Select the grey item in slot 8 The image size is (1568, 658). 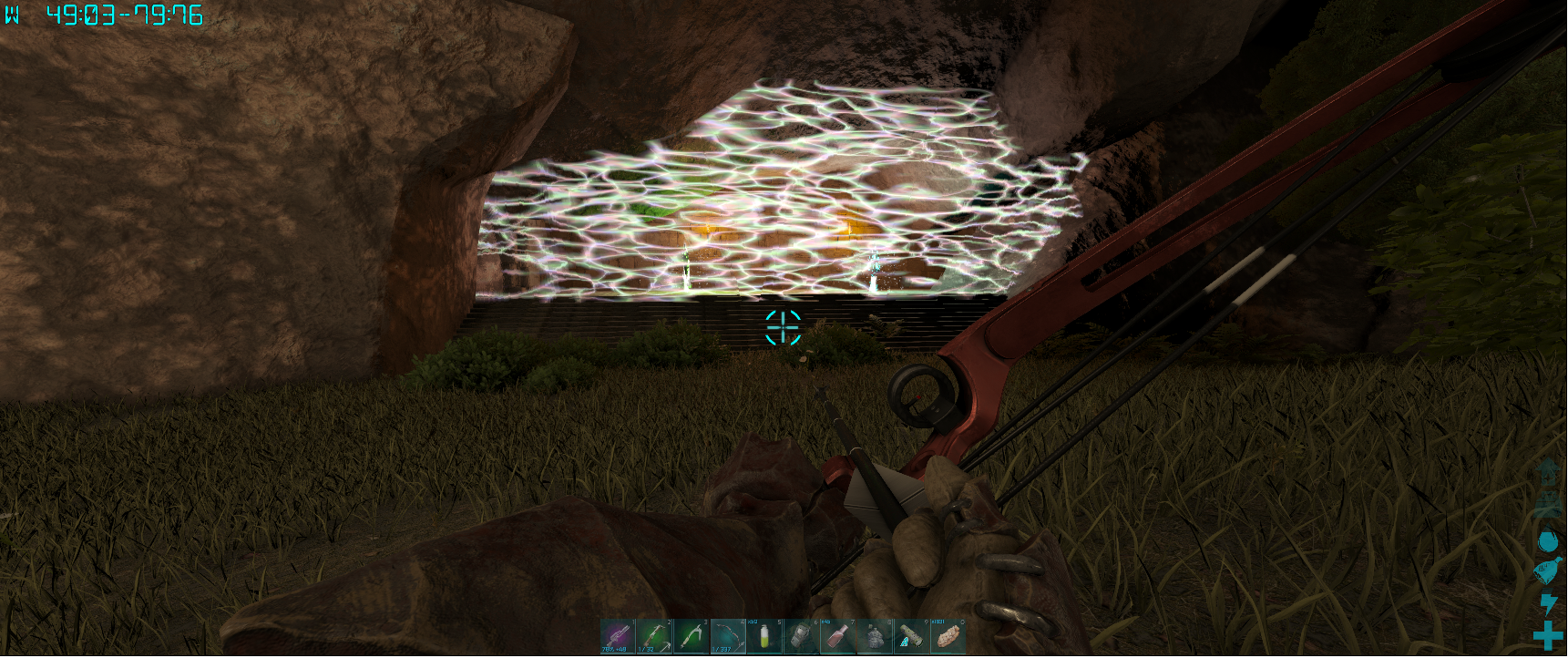pyautogui.click(x=874, y=636)
